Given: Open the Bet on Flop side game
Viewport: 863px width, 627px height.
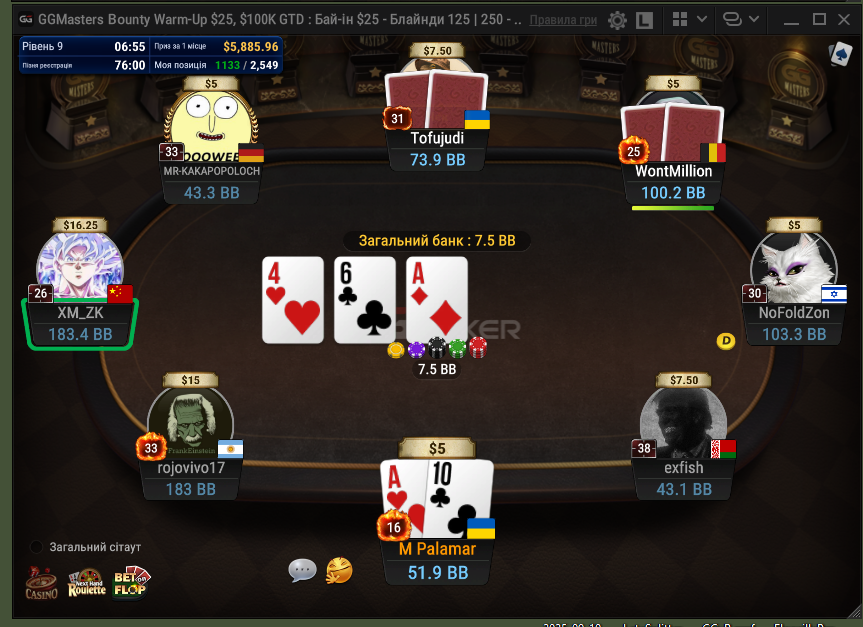Looking at the screenshot, I should 130,583.
